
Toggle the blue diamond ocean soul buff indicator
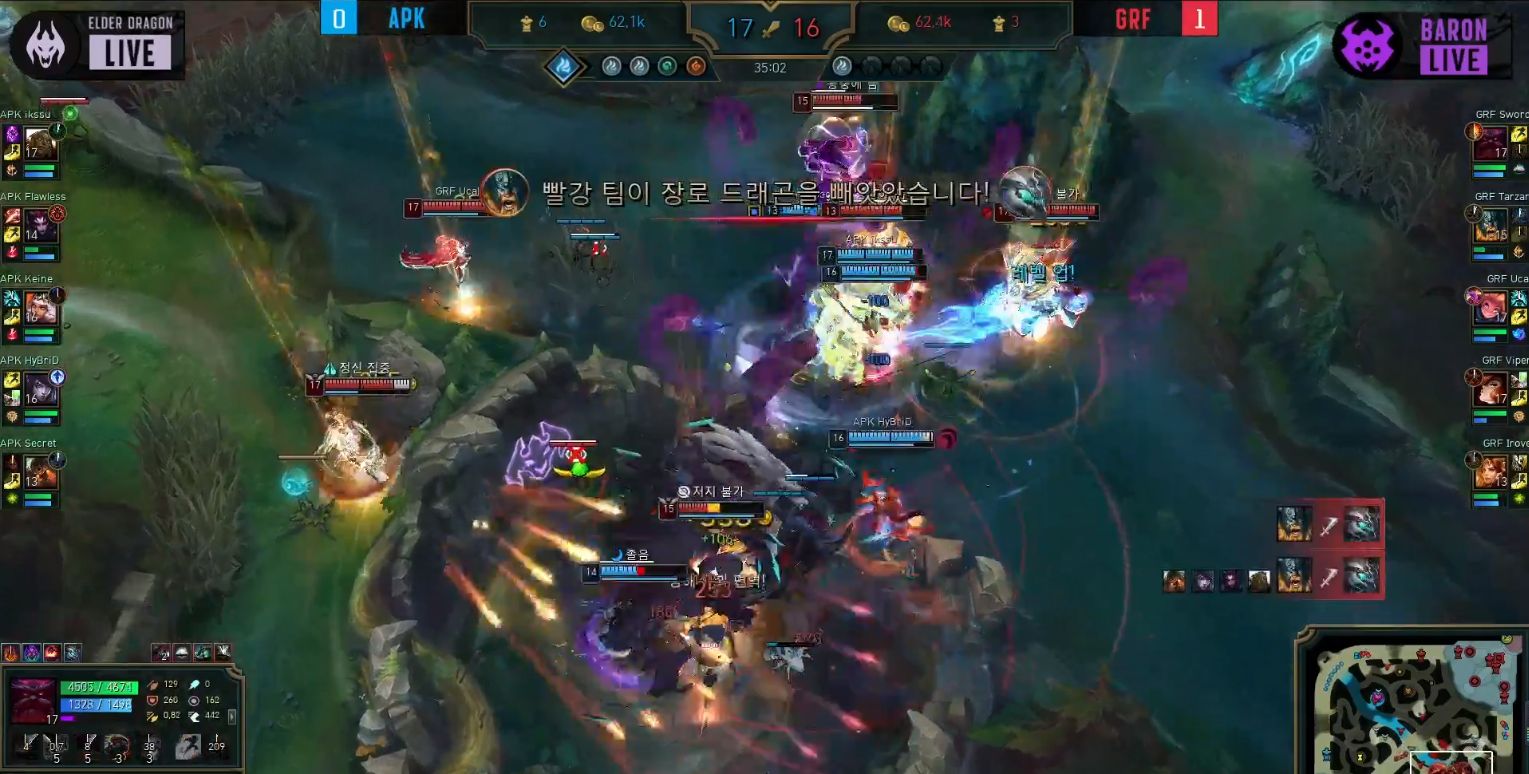[562, 66]
